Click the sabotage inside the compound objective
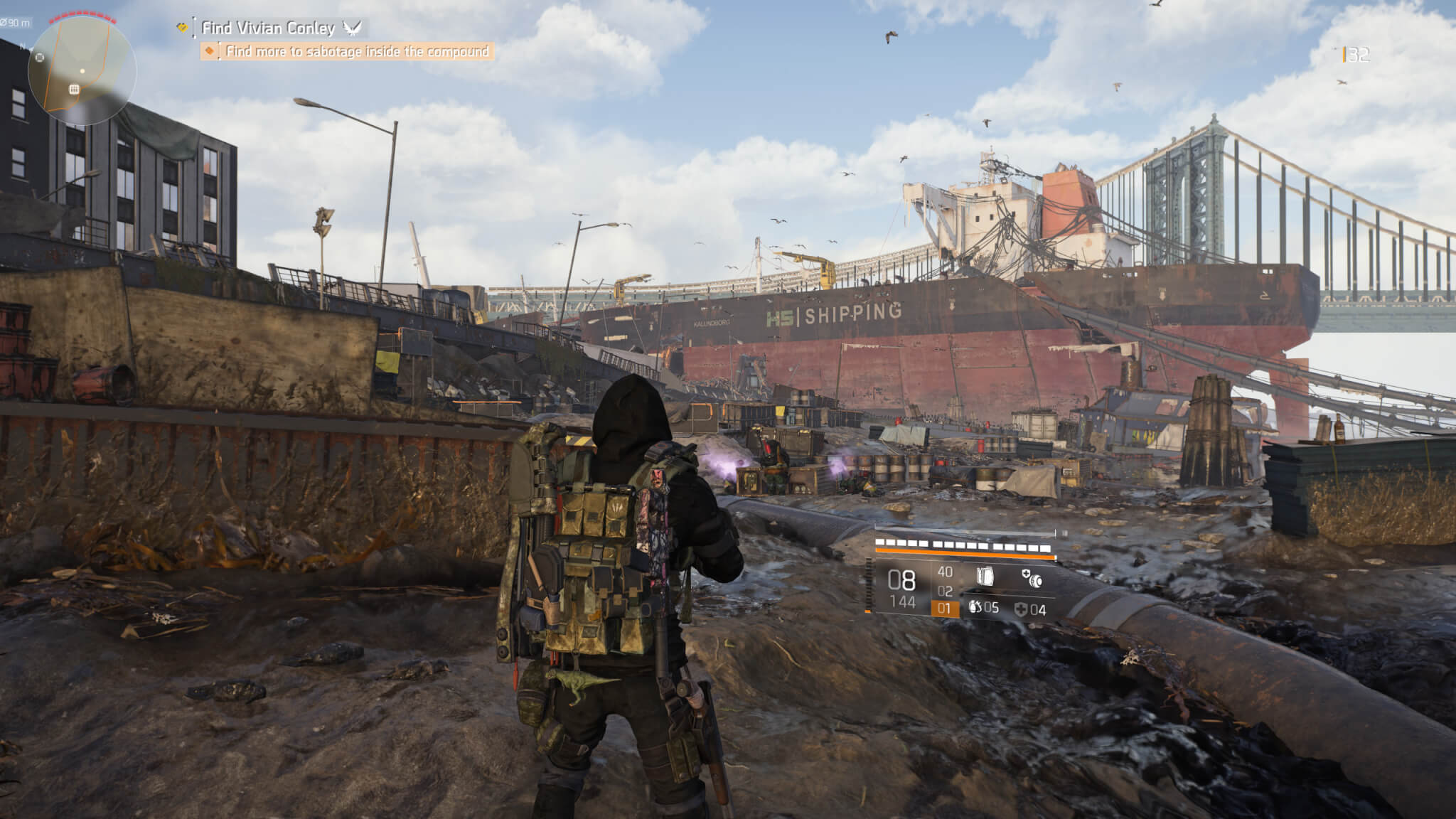This screenshot has height=819, width=1456. 357,51
